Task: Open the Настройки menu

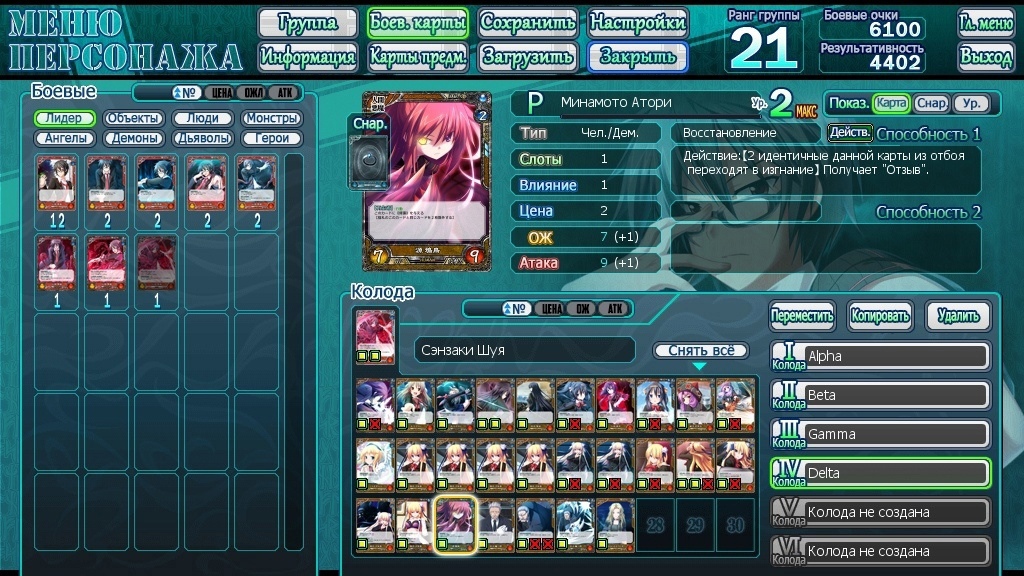Action: click(x=637, y=23)
